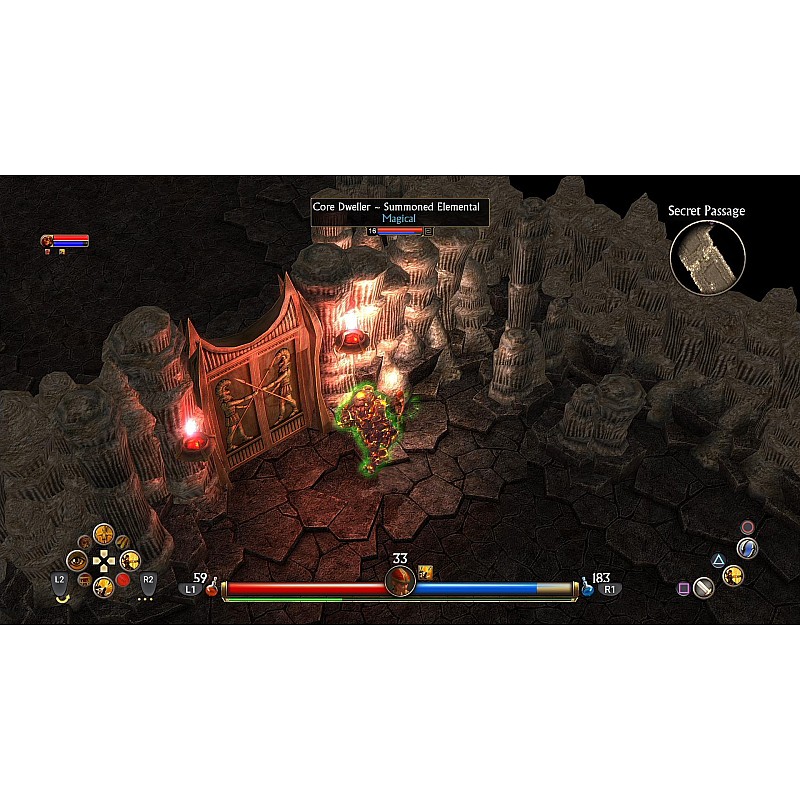The image size is (800, 800).
Task: Activate the solid red circle skill slot
Action: coord(123,579)
